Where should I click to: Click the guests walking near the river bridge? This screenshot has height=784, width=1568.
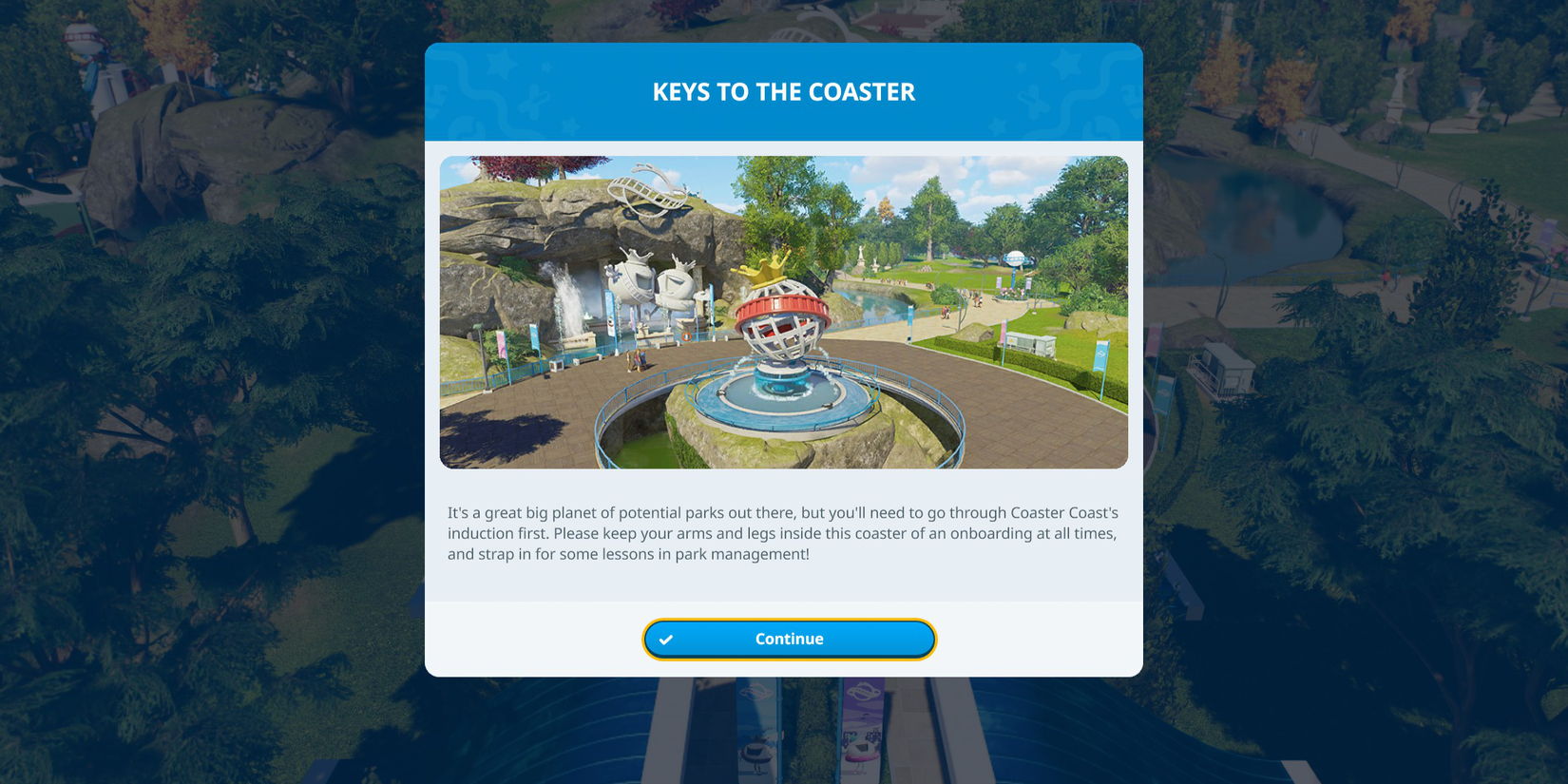tap(947, 311)
